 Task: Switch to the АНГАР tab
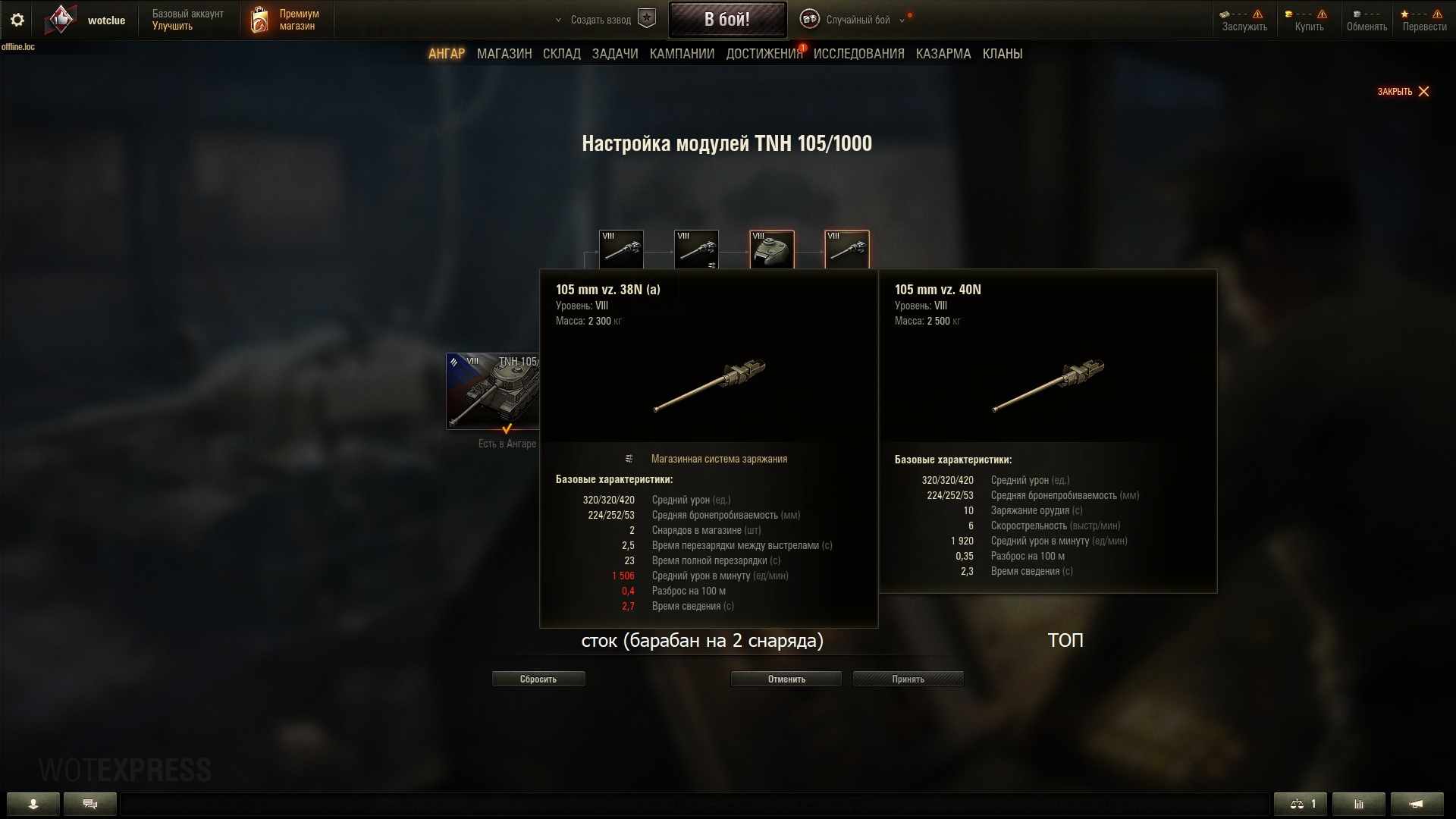pyautogui.click(x=446, y=54)
